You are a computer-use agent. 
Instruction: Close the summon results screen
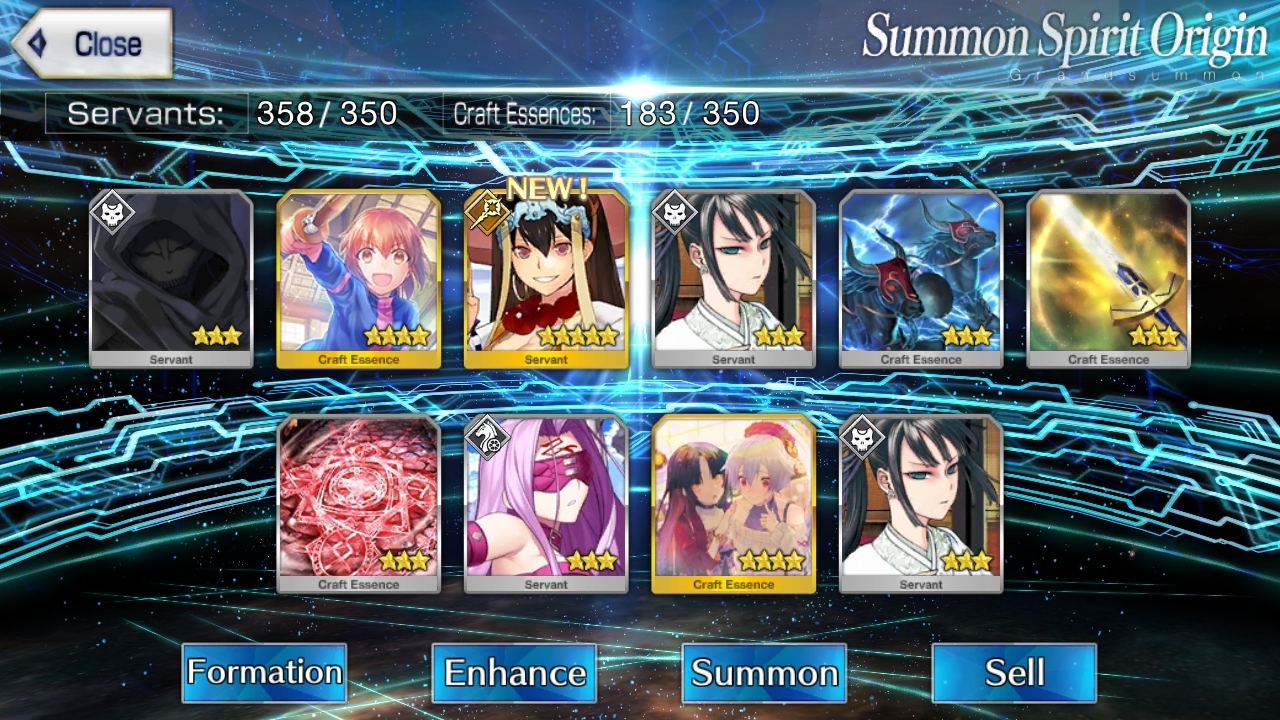click(x=92, y=44)
